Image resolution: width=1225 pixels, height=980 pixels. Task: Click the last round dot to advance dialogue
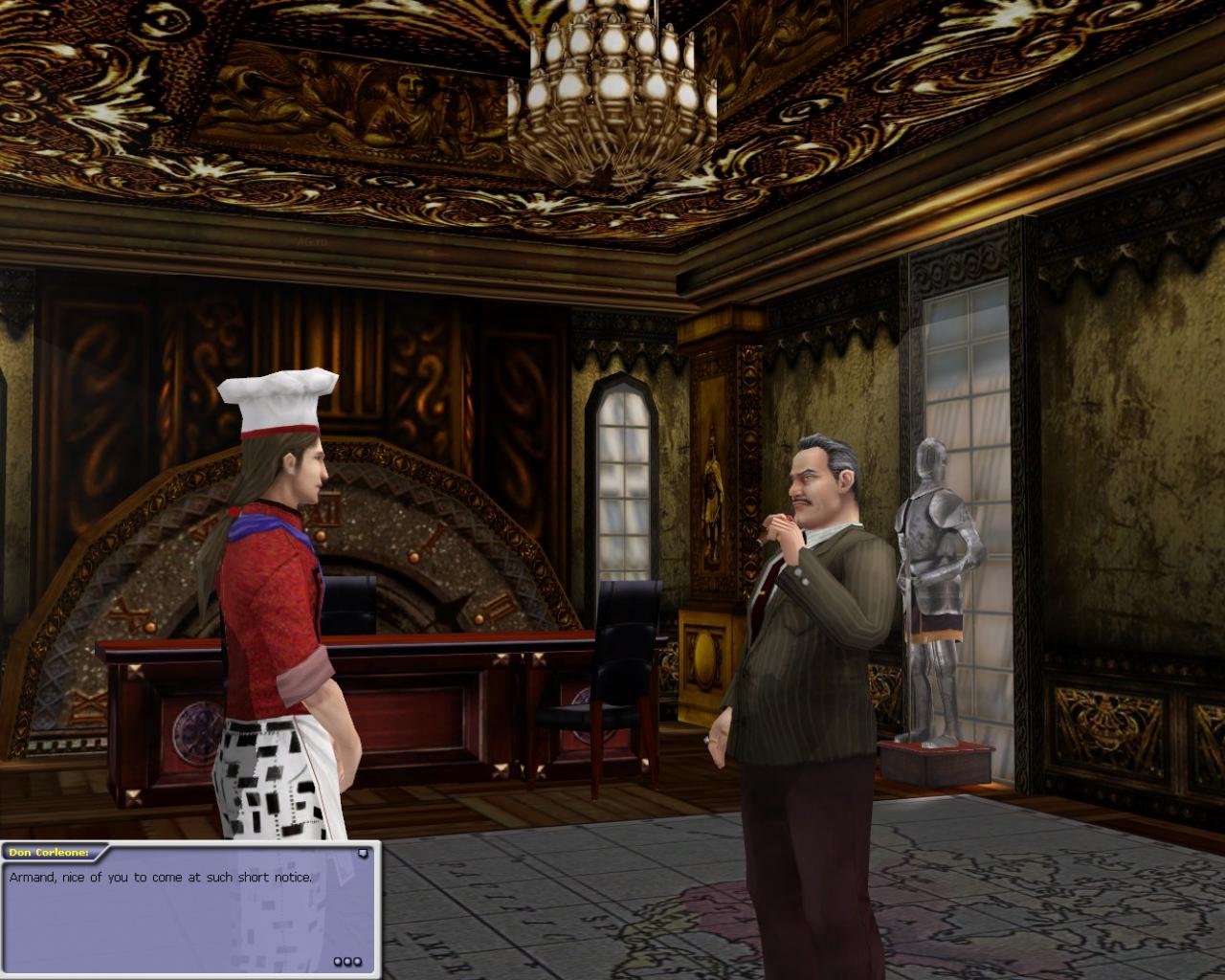coord(356,961)
